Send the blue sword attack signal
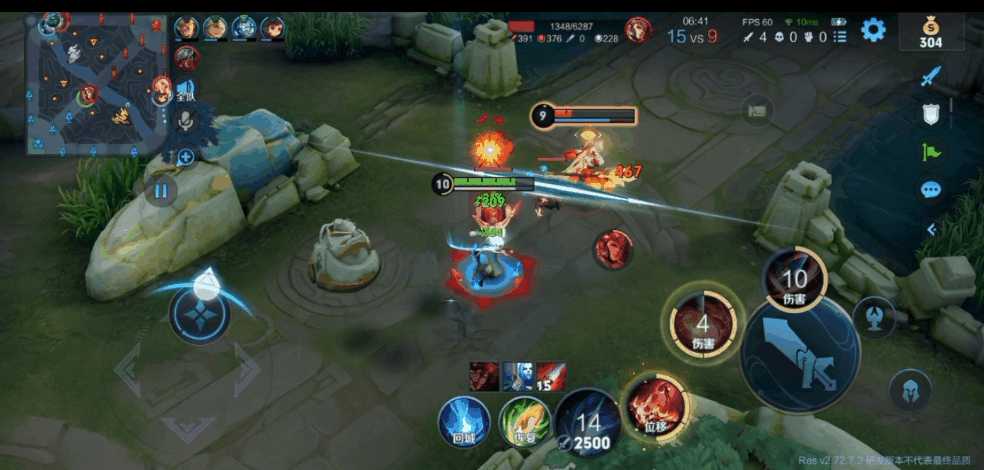Image resolution: width=984 pixels, height=470 pixels. [931, 76]
